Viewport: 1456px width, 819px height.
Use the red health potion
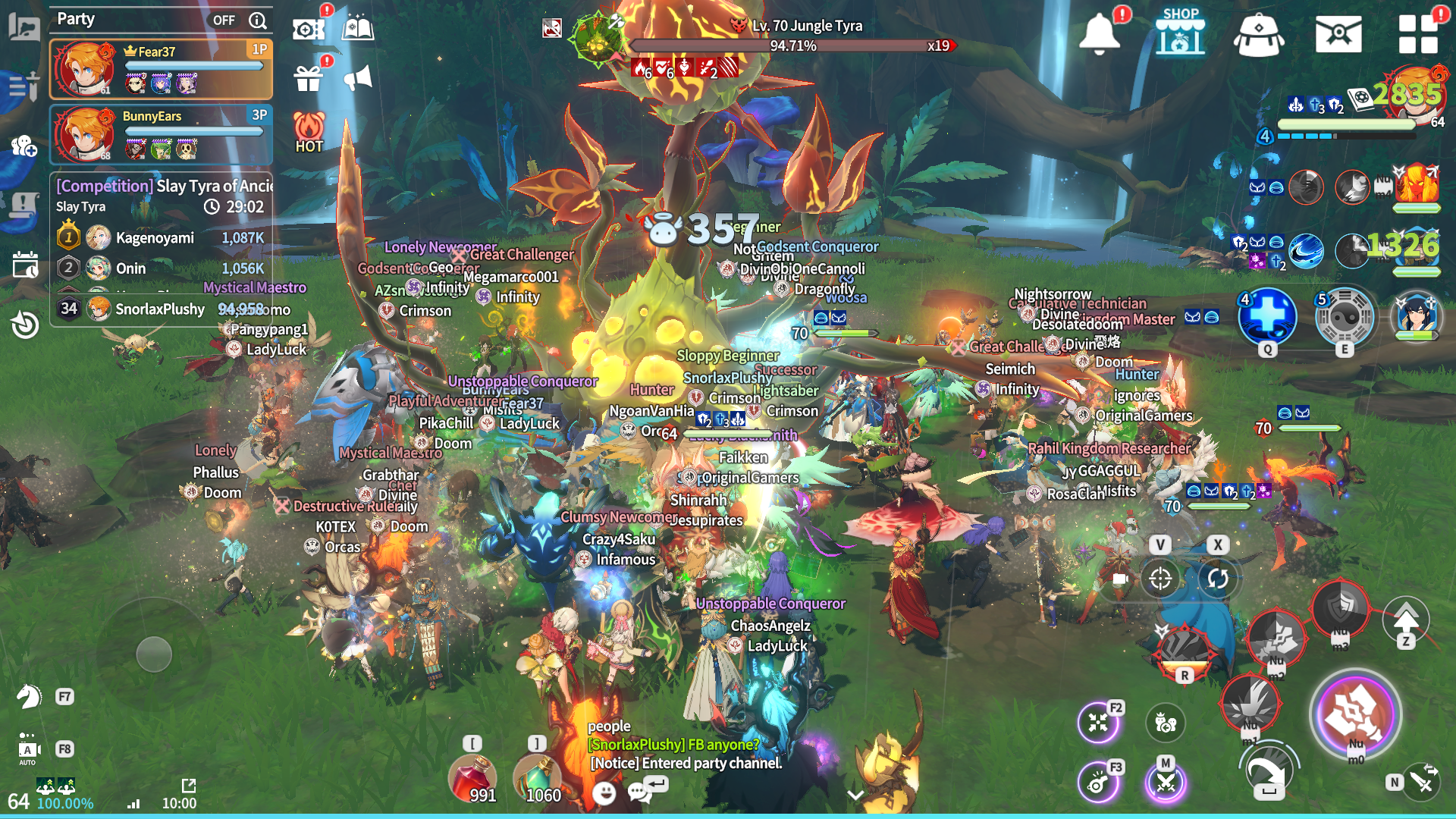point(472,778)
